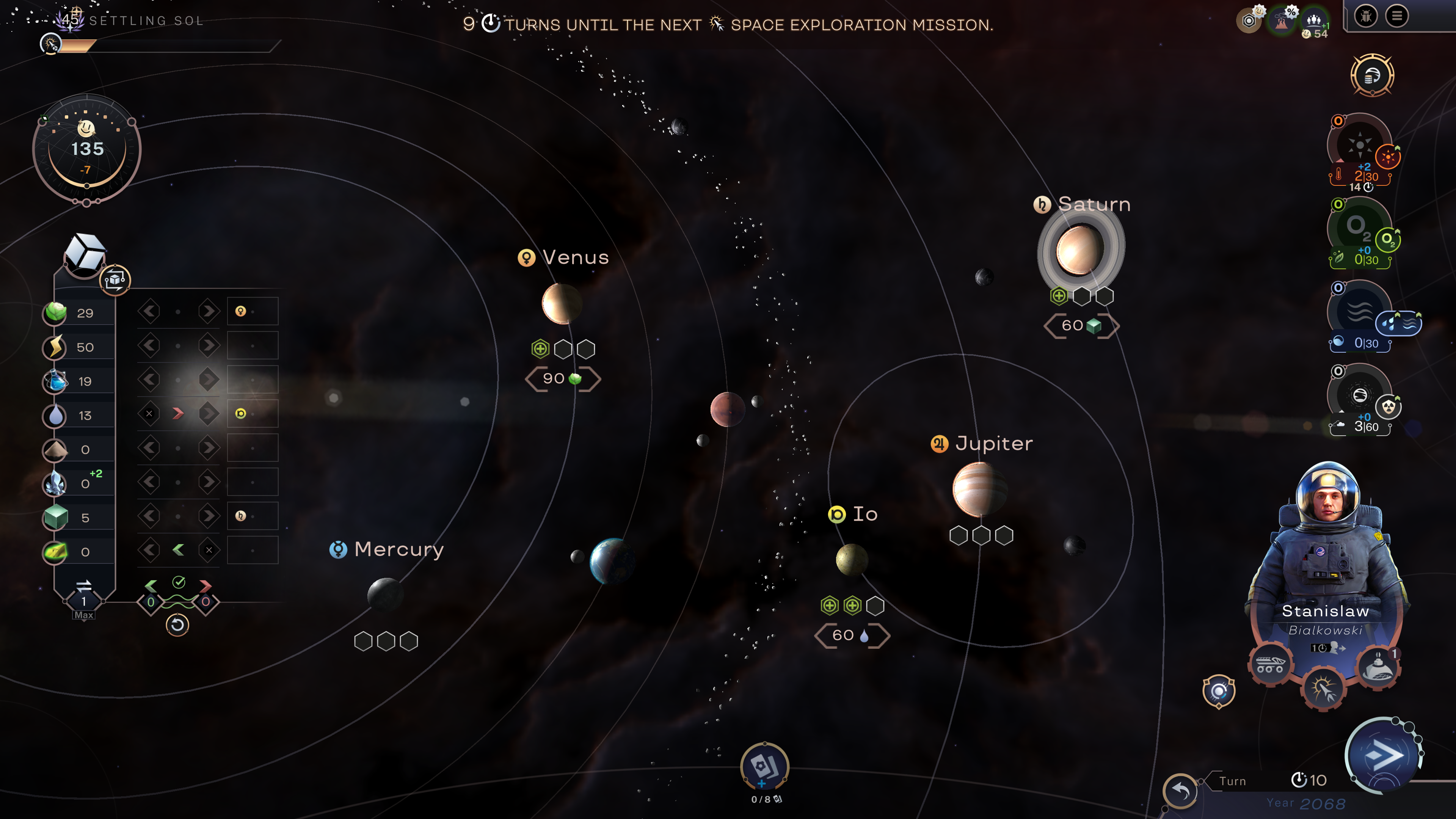Cancel the water export route
Image resolution: width=1456 pixels, height=819 pixels.
[149, 414]
